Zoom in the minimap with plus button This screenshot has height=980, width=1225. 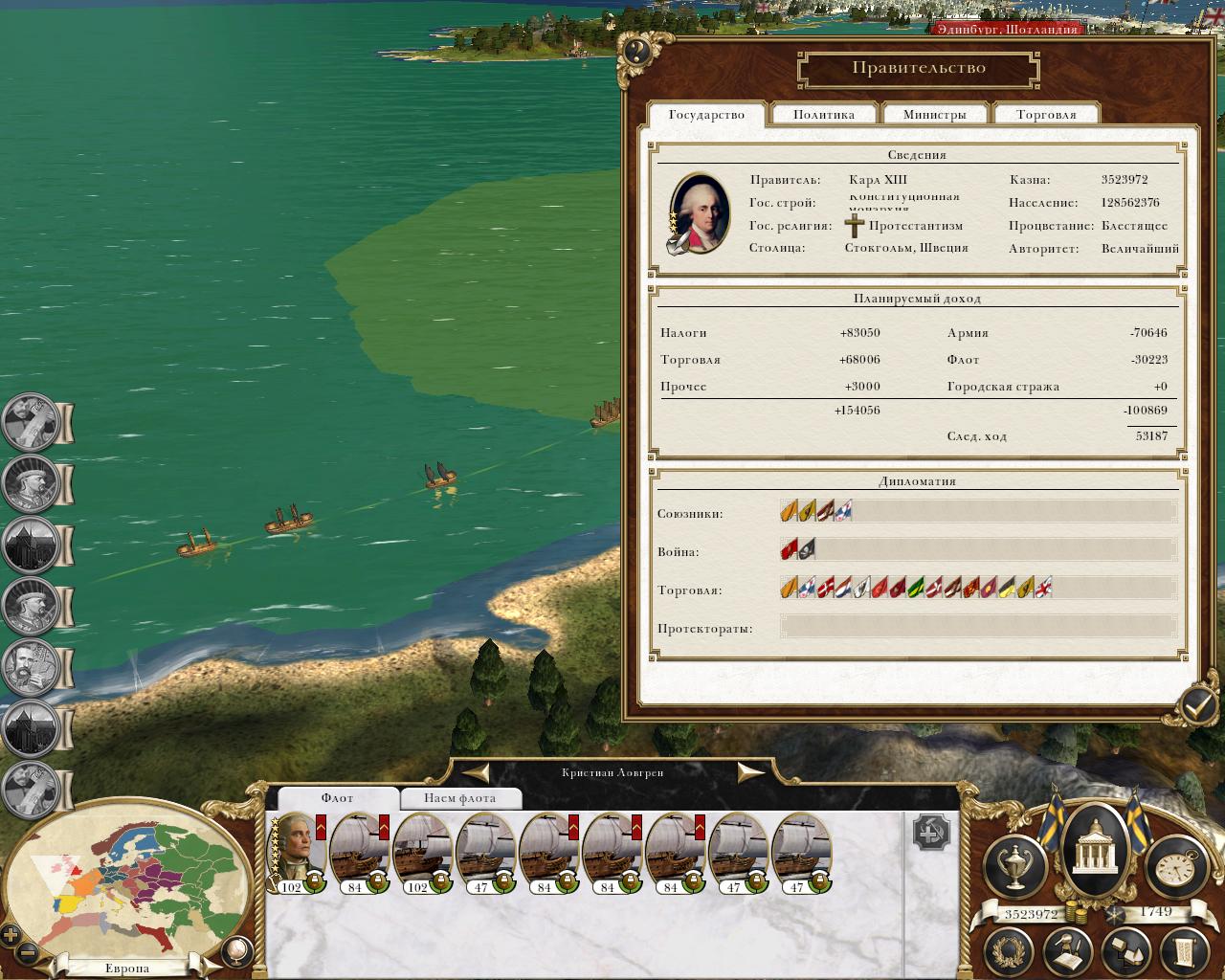(11, 935)
